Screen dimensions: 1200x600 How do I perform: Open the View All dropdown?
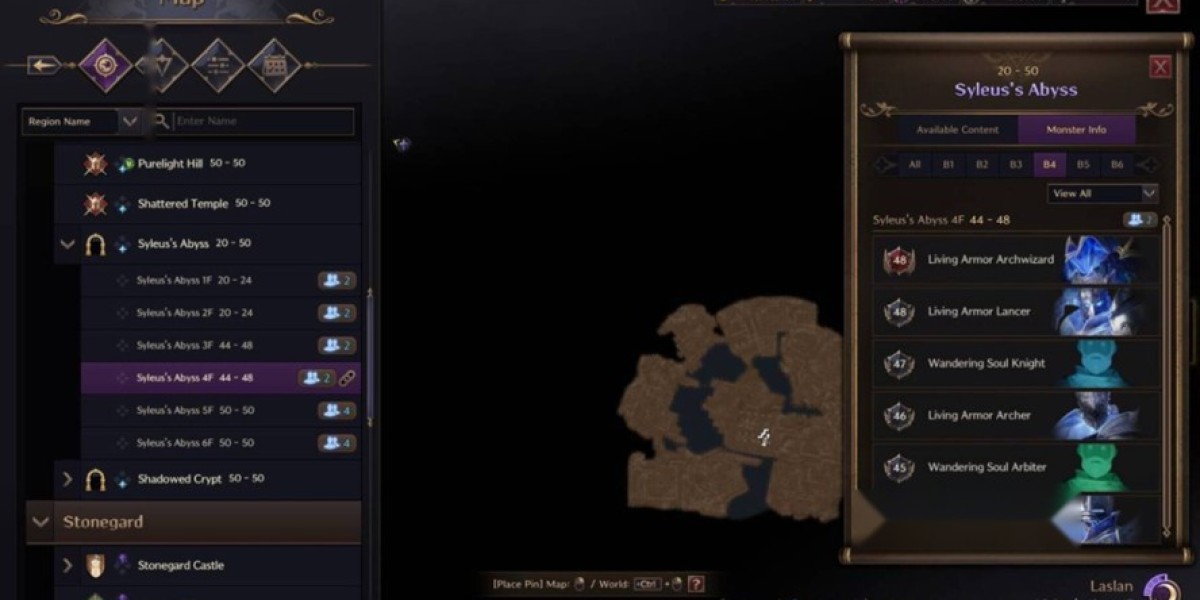[x=1102, y=193]
